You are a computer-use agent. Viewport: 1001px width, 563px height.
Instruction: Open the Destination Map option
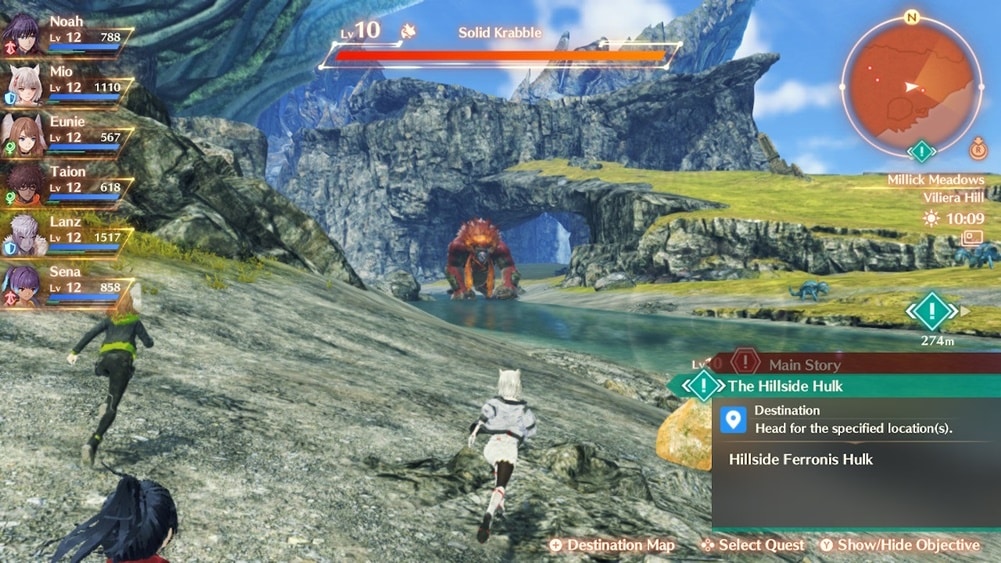point(611,545)
